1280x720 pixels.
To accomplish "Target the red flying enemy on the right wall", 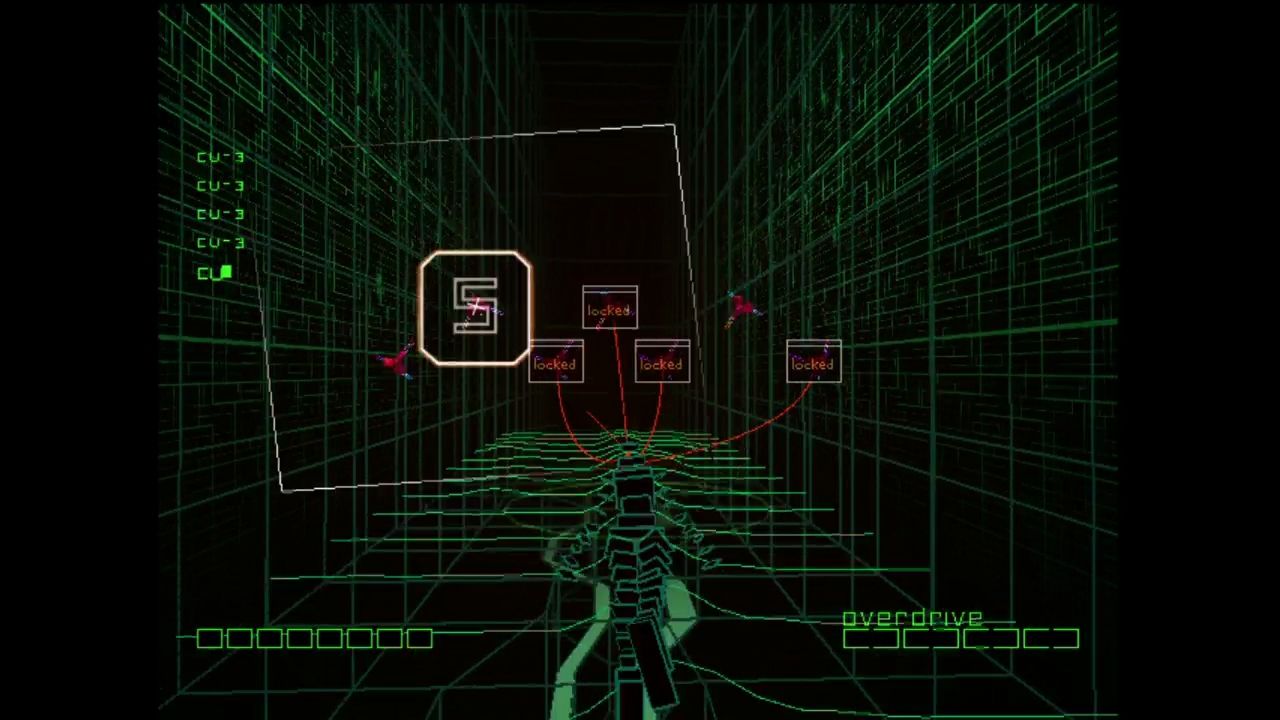I will [x=742, y=305].
